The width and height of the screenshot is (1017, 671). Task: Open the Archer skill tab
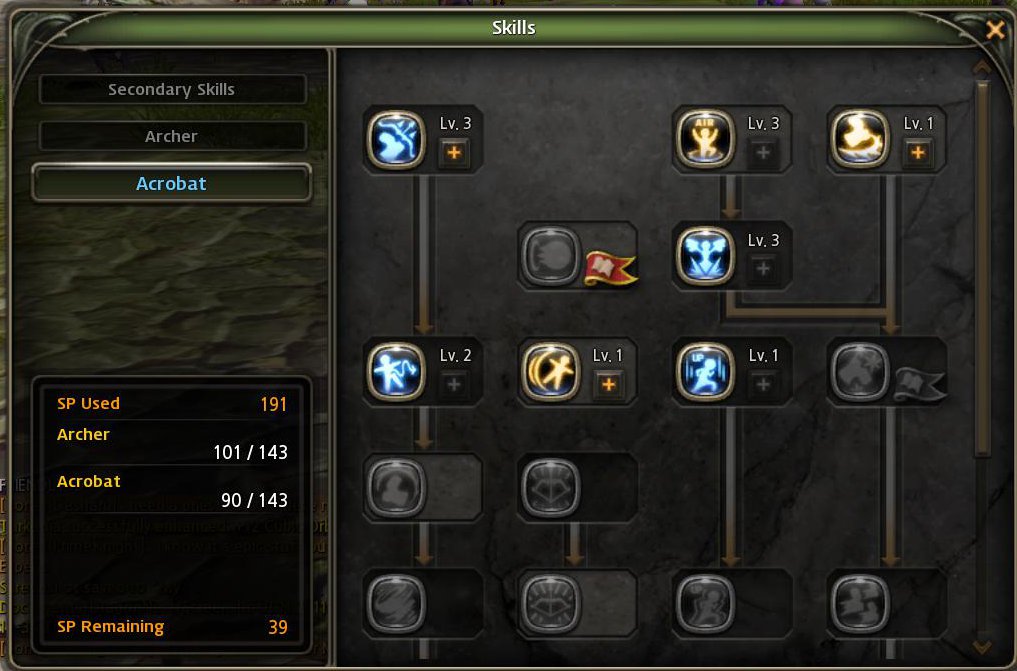point(172,136)
